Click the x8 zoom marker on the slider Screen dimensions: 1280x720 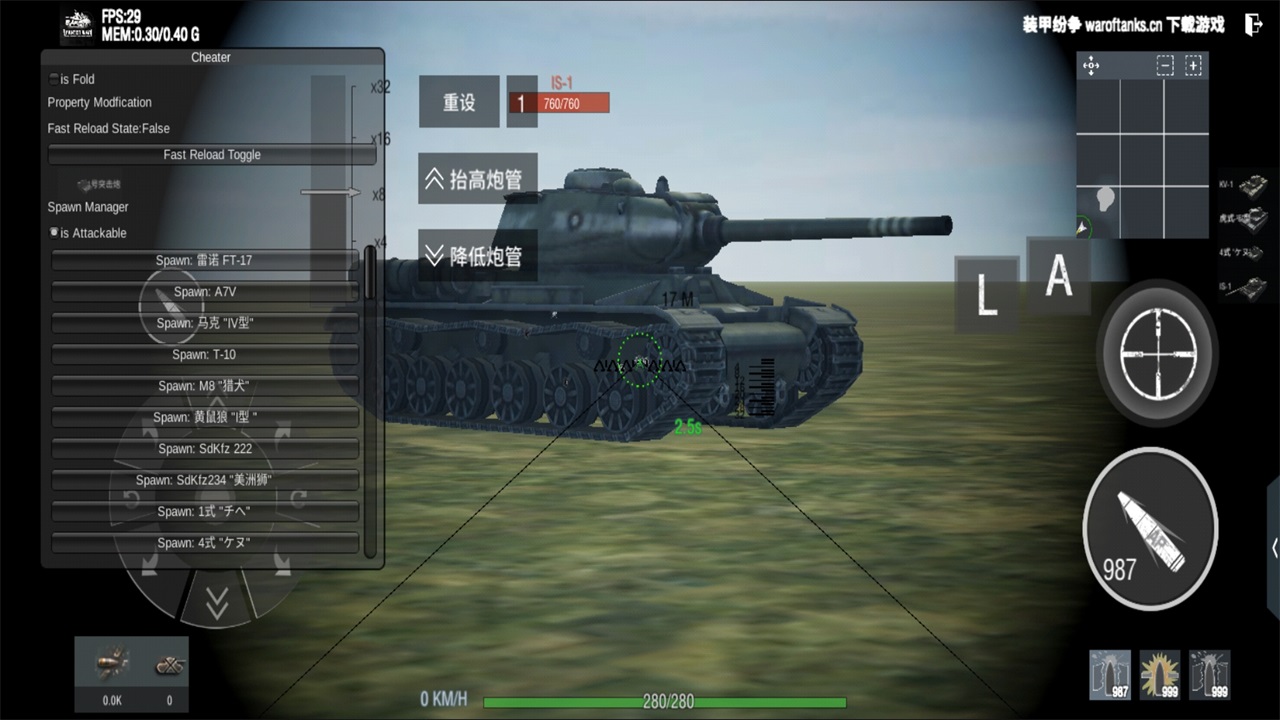378,194
